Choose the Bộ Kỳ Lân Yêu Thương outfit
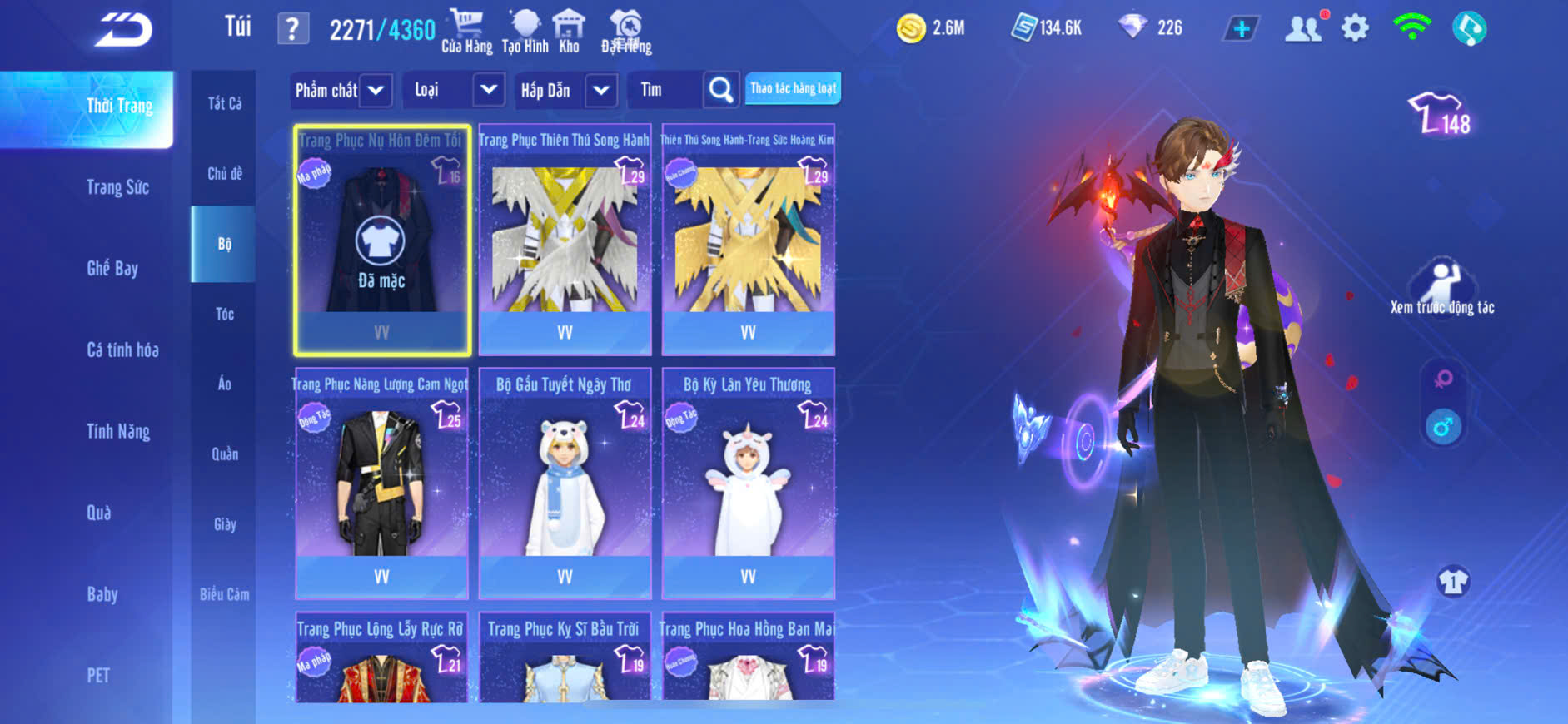Screen dimensions: 1568x724 [x=748, y=483]
